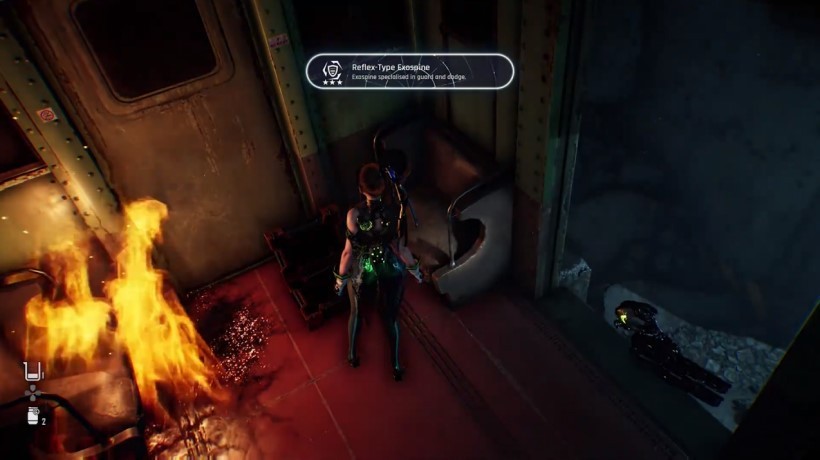Click the Reflex-Type Exospine item notification
Image resolution: width=820 pixels, height=460 pixels.
tap(410, 71)
